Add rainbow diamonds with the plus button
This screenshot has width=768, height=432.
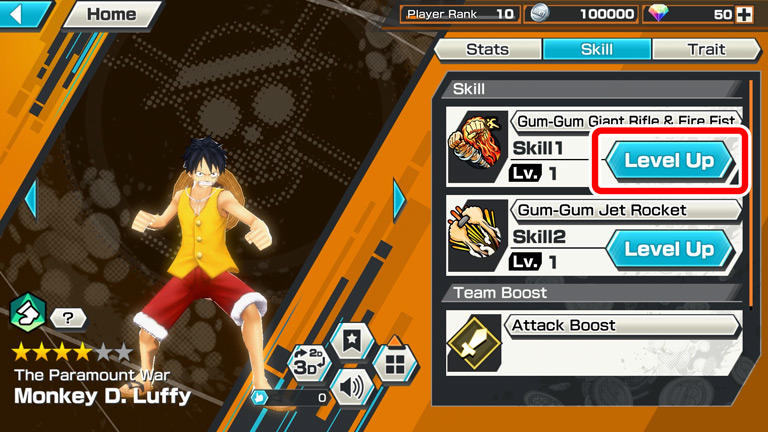743,14
